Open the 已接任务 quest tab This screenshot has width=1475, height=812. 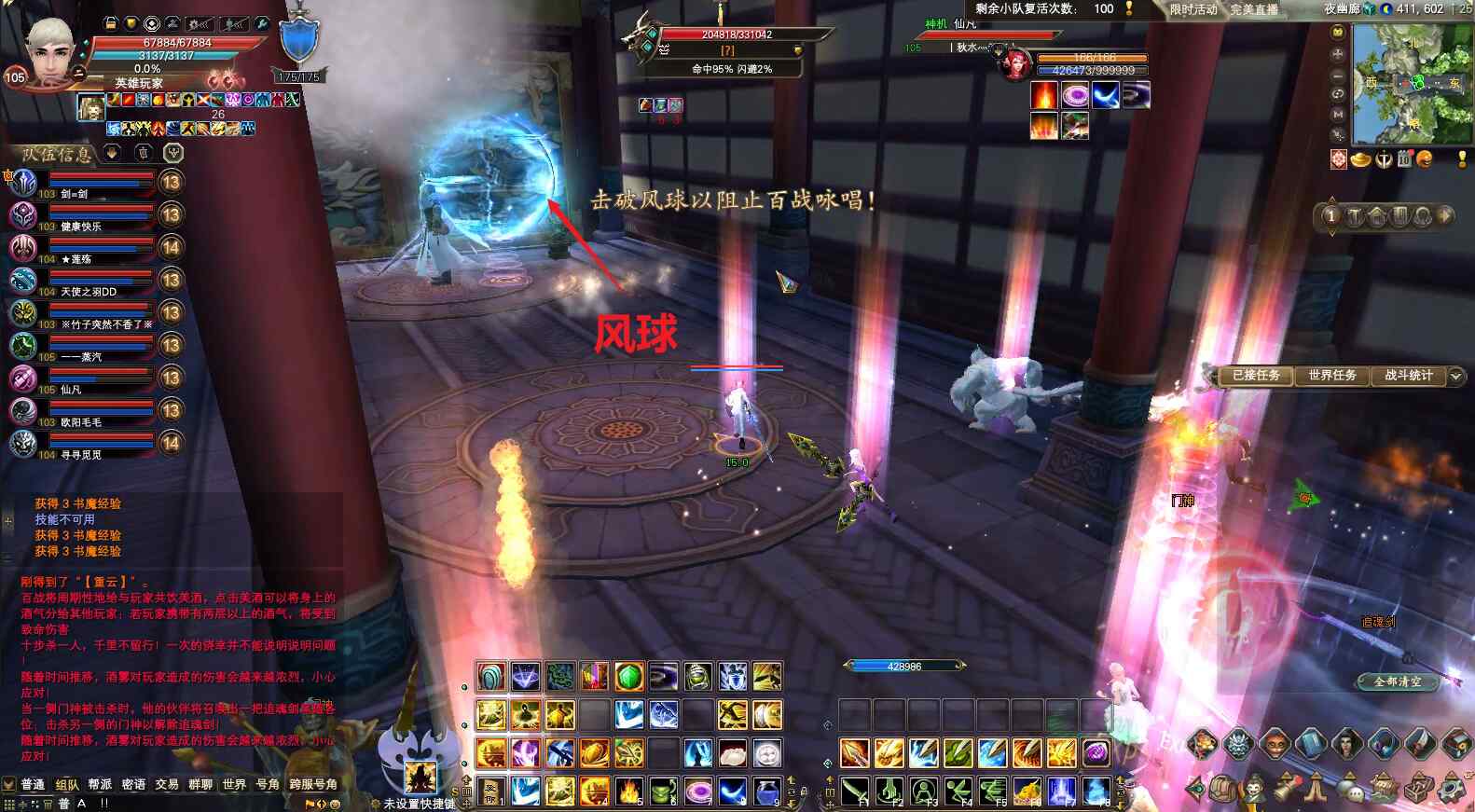click(1256, 376)
